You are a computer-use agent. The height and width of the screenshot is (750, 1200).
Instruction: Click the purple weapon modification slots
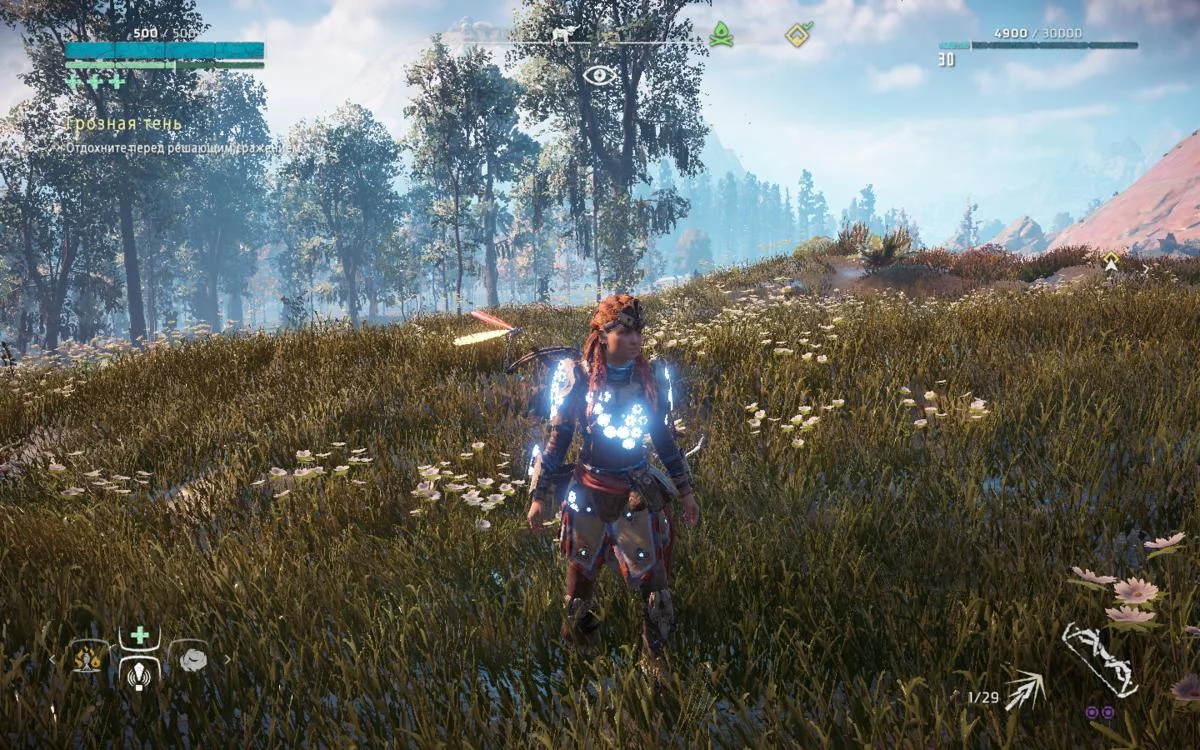pyautogui.click(x=1099, y=712)
